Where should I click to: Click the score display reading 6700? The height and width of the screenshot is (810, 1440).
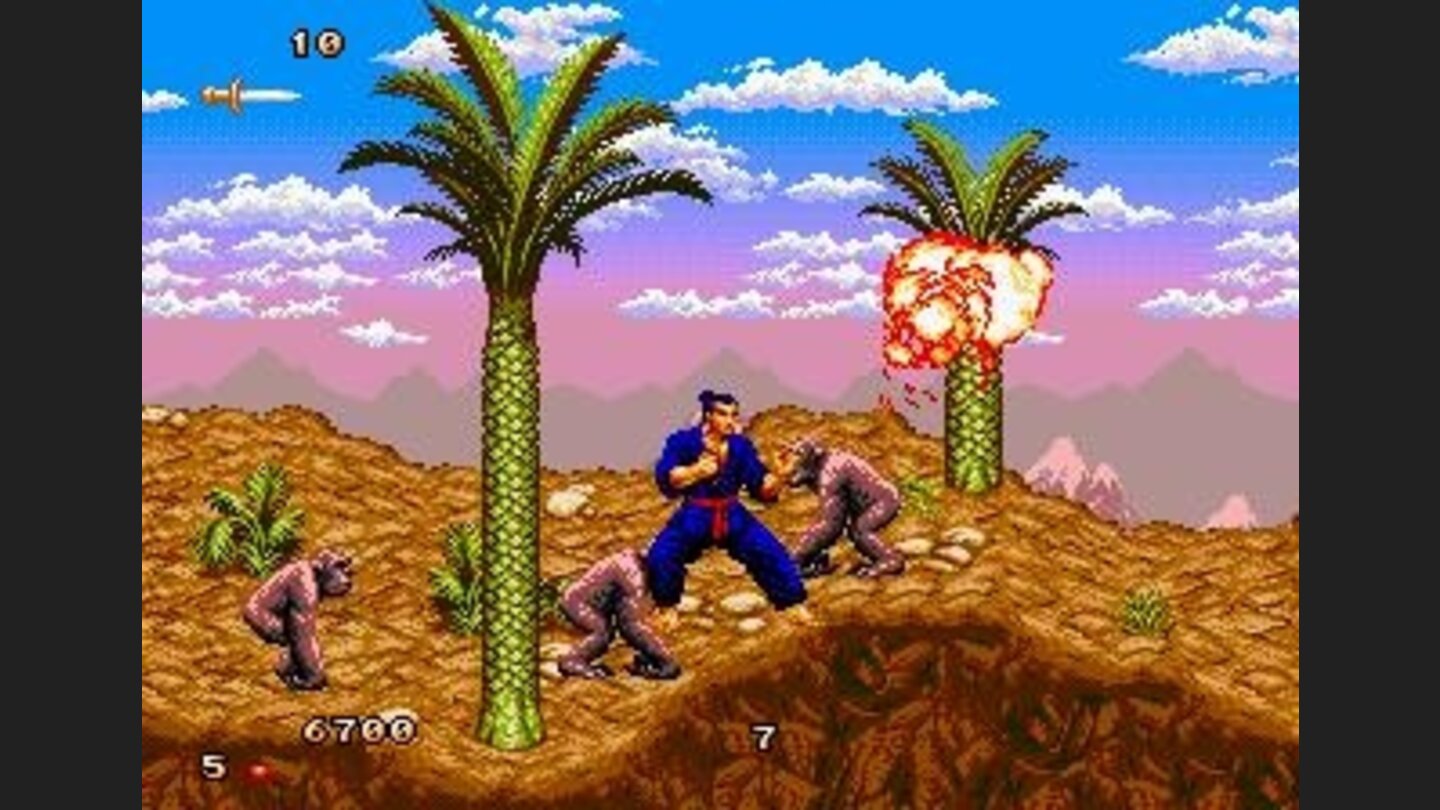(362, 728)
